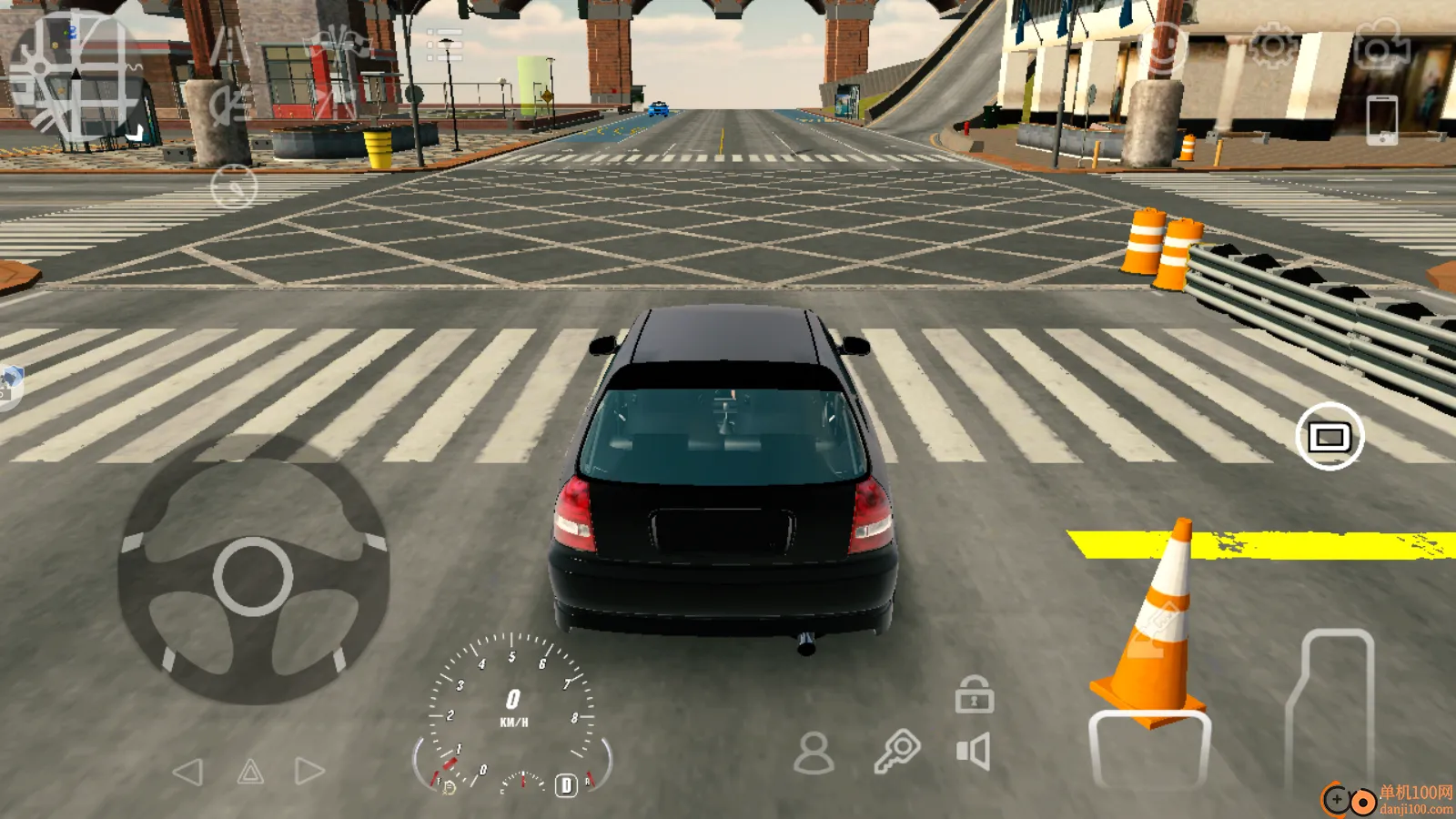
Task: Tap the faint circular gauge icon
Action: [x=234, y=187]
